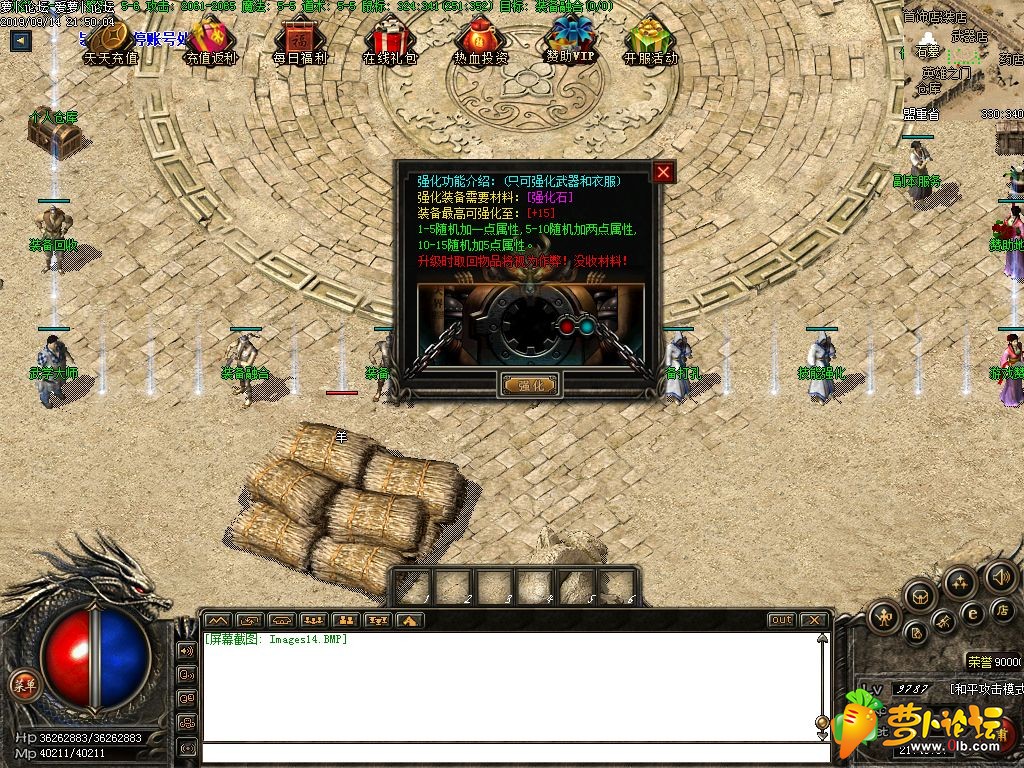This screenshot has width=1024, height=768.
Task: Close the chat panel with its X button
Action: click(814, 620)
